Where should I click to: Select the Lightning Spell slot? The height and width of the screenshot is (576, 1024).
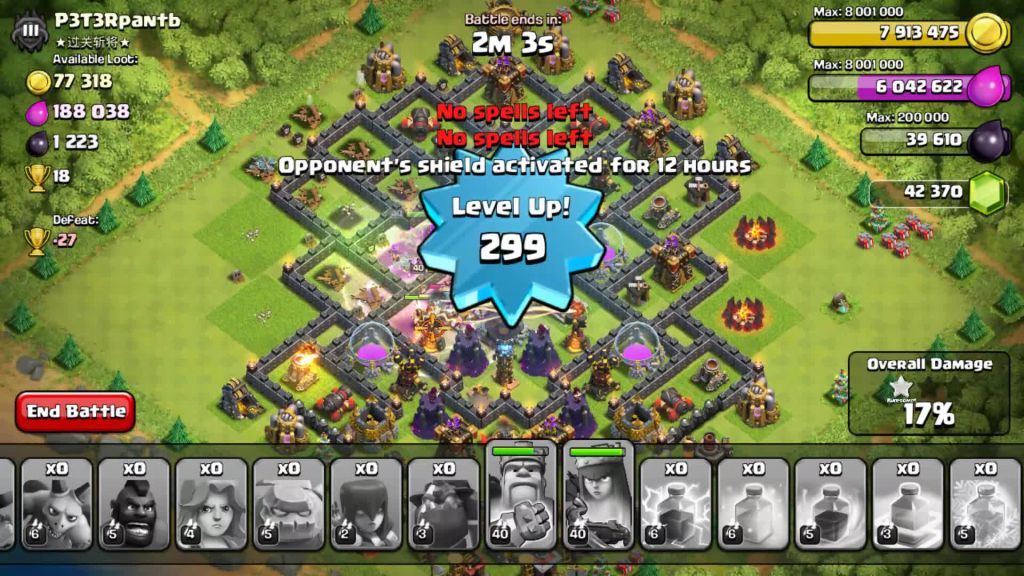676,504
